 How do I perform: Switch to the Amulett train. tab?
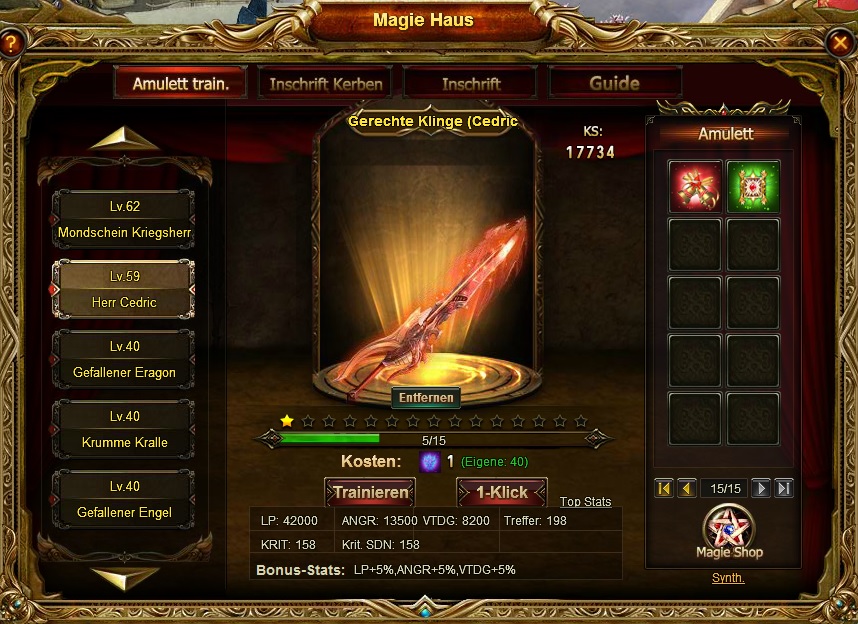click(x=181, y=84)
